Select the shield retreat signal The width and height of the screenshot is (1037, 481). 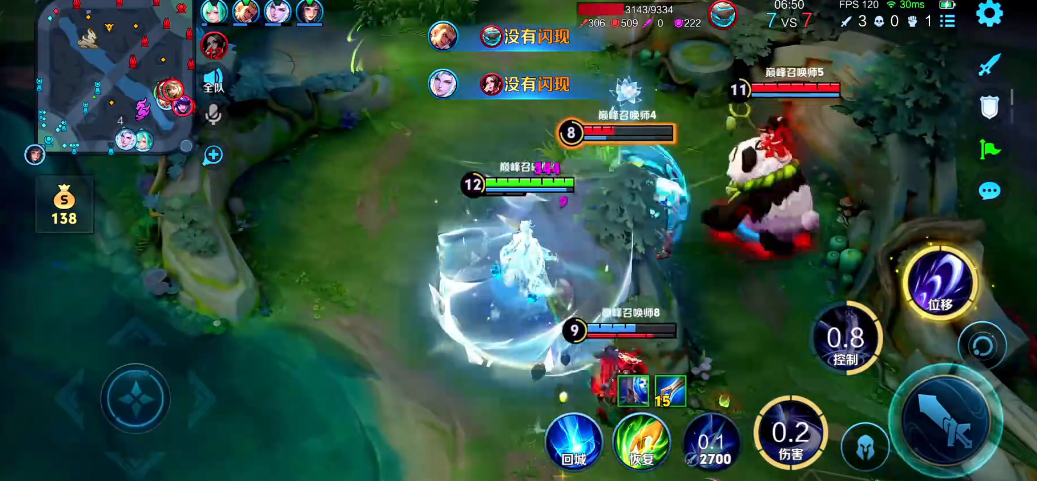pyautogui.click(x=989, y=107)
